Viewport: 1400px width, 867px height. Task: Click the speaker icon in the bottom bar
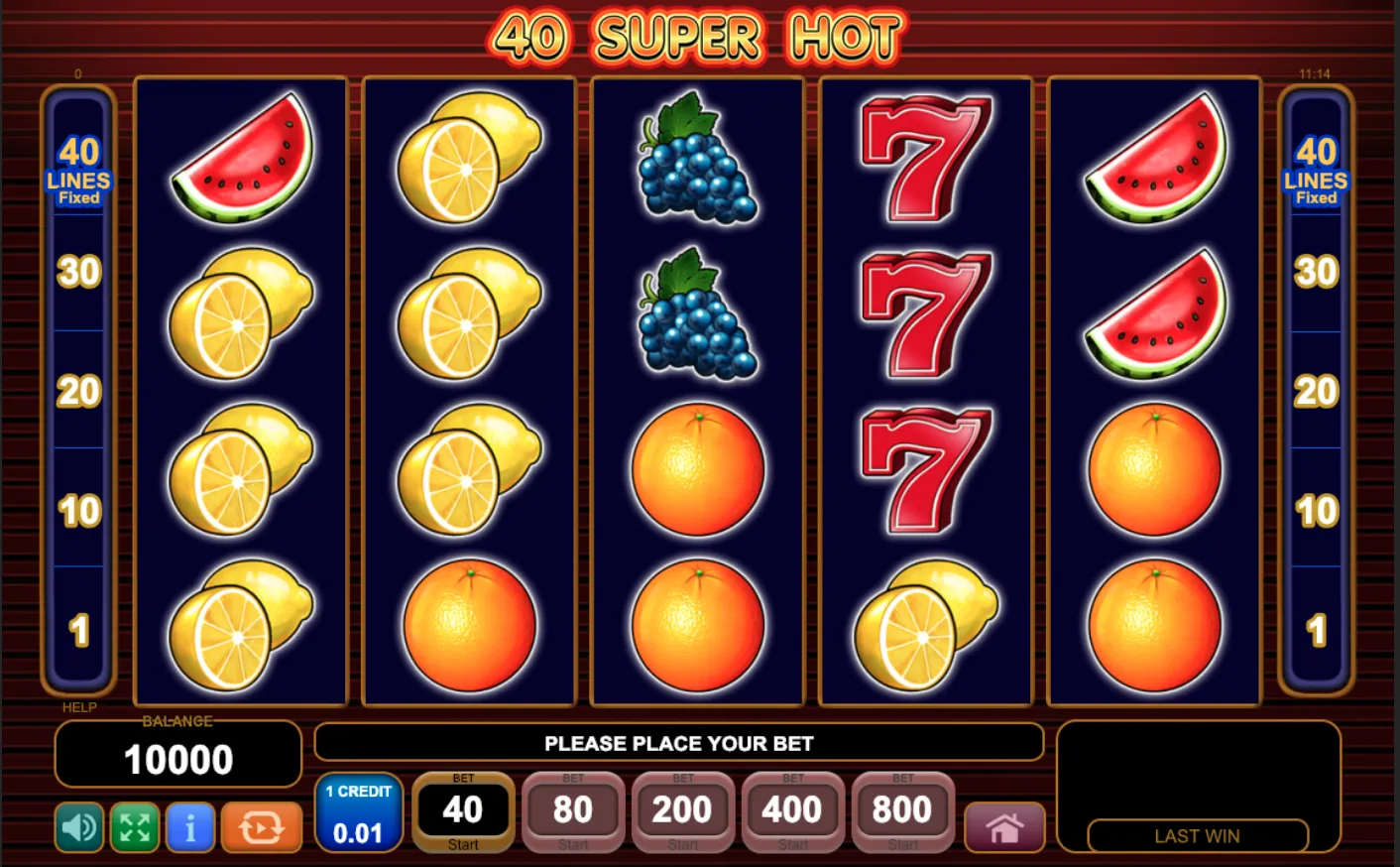tap(77, 826)
